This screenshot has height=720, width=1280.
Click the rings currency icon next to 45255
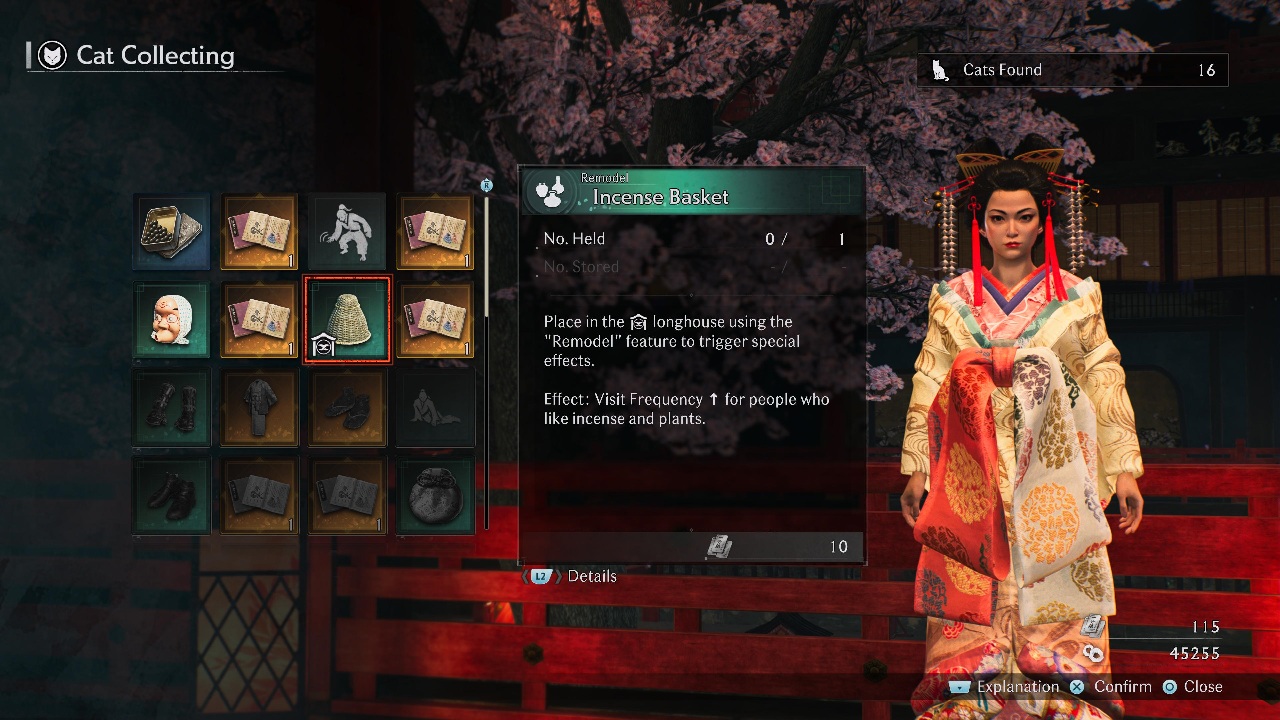click(1092, 653)
